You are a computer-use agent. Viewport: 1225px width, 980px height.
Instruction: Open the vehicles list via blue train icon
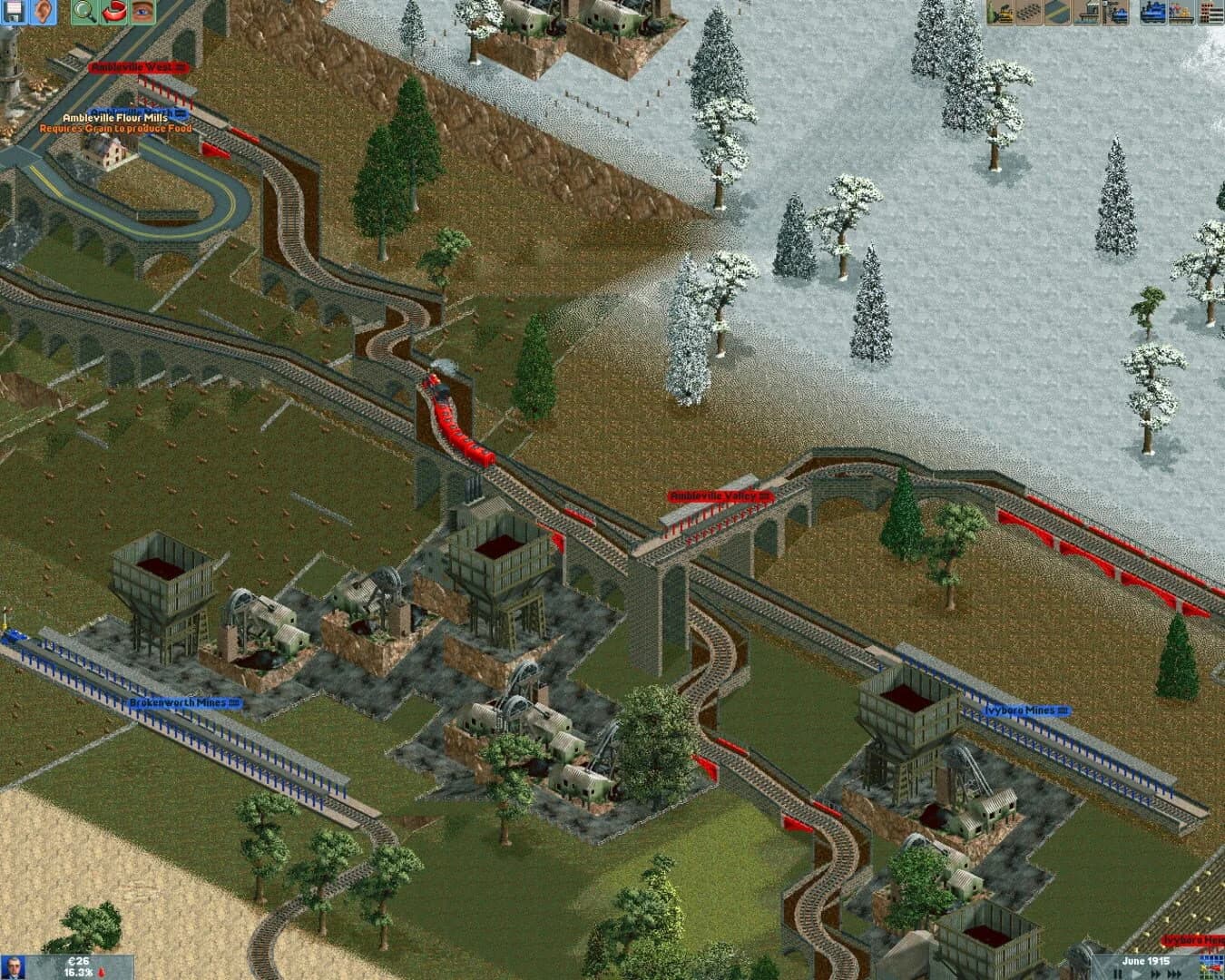tap(1151, 13)
